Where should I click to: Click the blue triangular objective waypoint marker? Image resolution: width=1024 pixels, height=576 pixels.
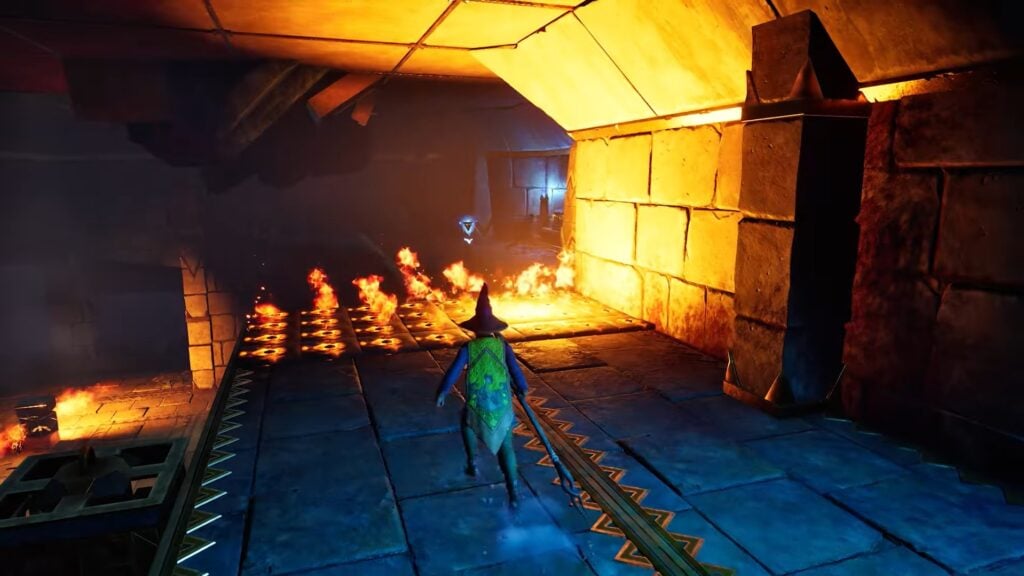[x=467, y=230]
